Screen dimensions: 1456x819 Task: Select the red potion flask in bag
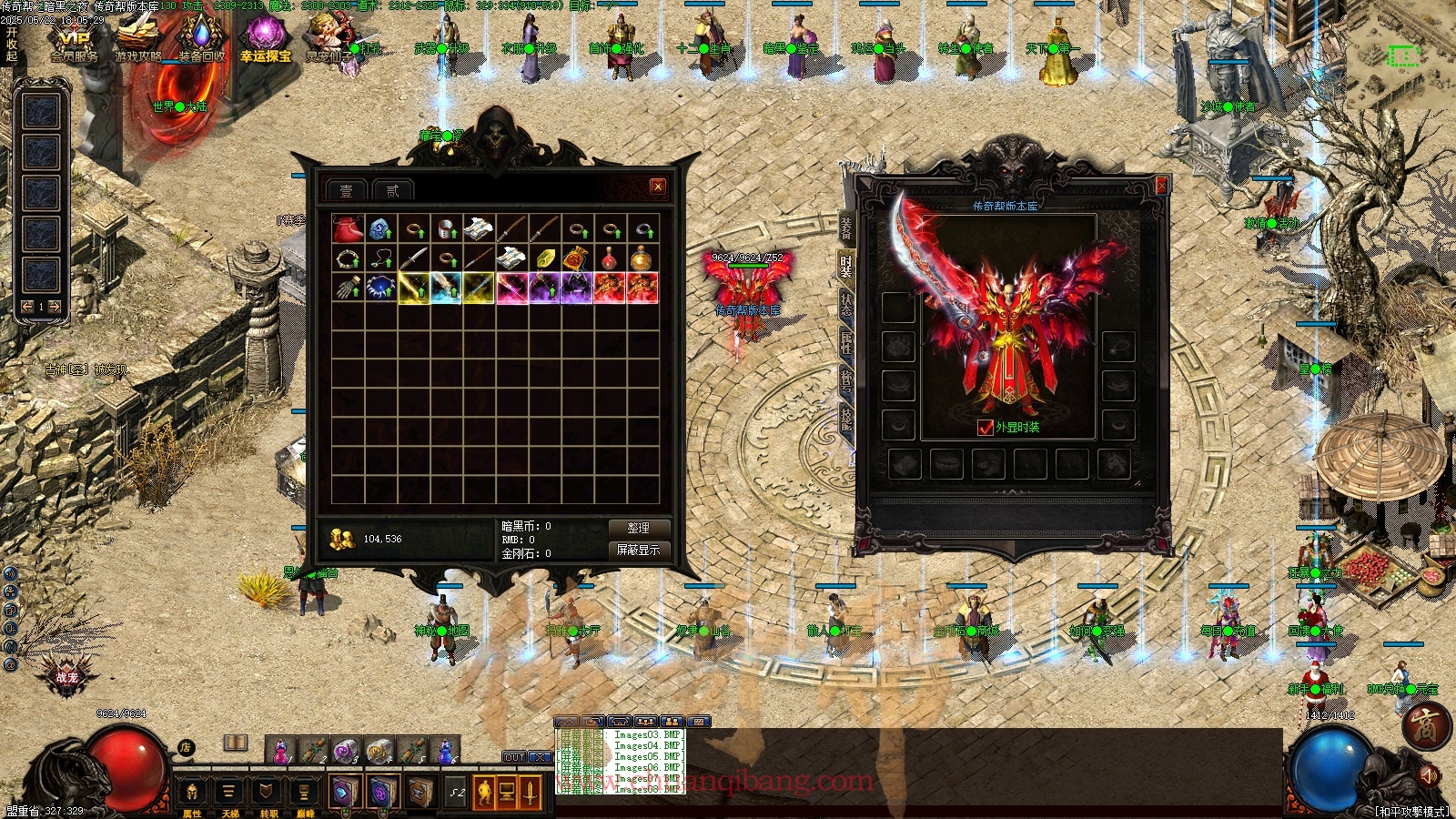click(x=610, y=258)
